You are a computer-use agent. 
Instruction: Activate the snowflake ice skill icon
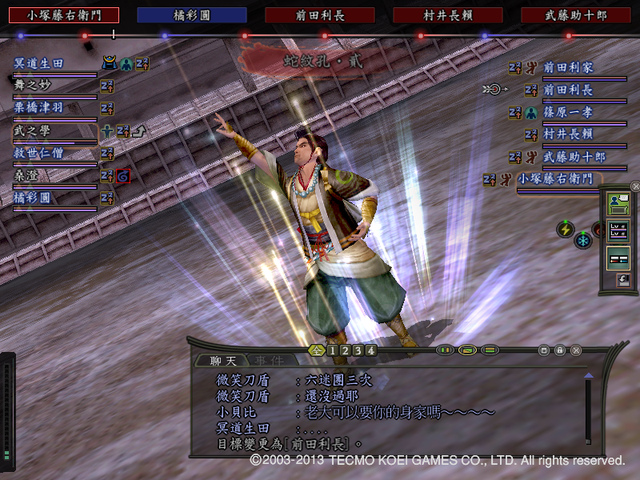pos(583,239)
